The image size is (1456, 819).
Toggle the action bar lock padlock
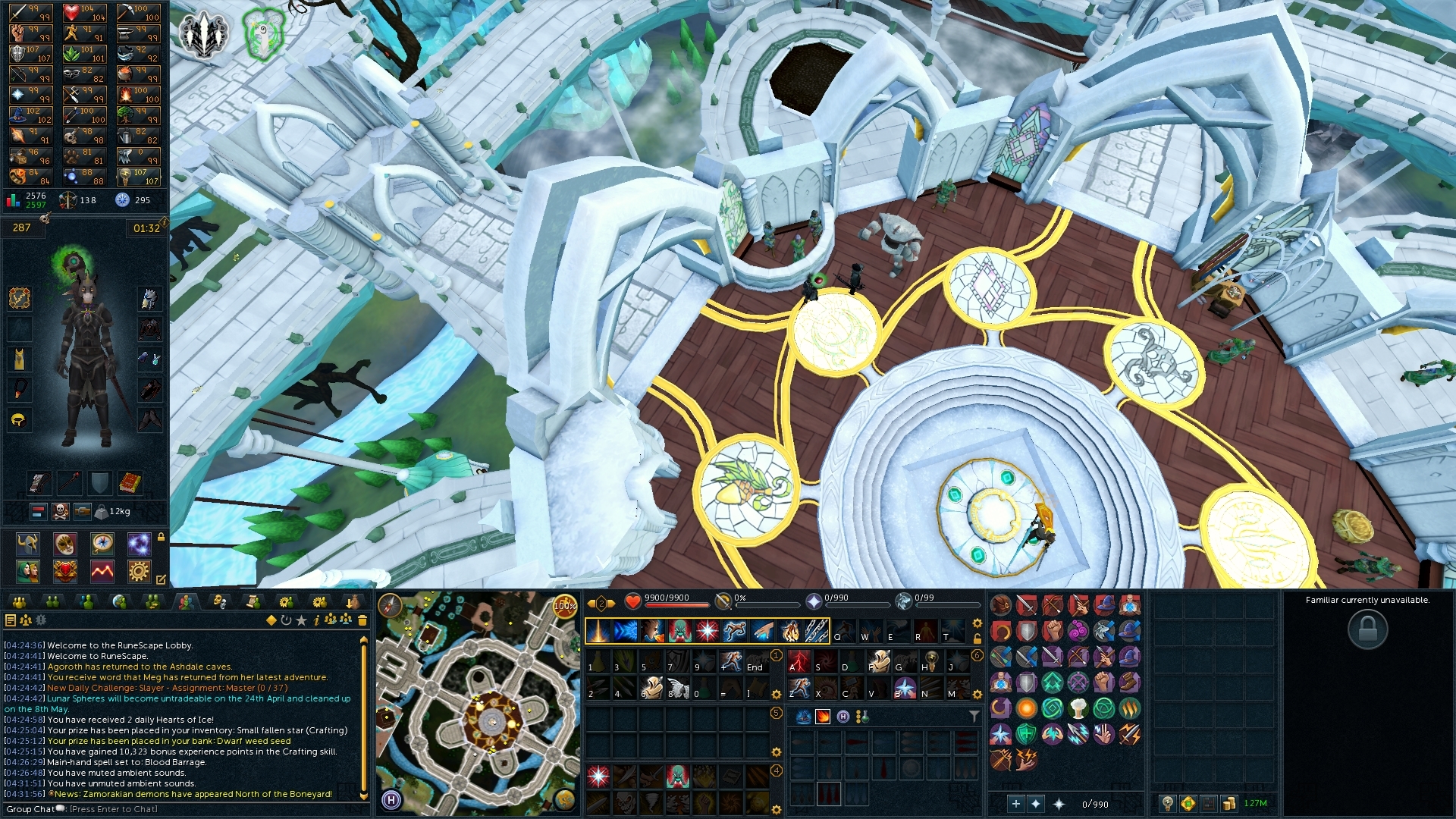tap(977, 639)
